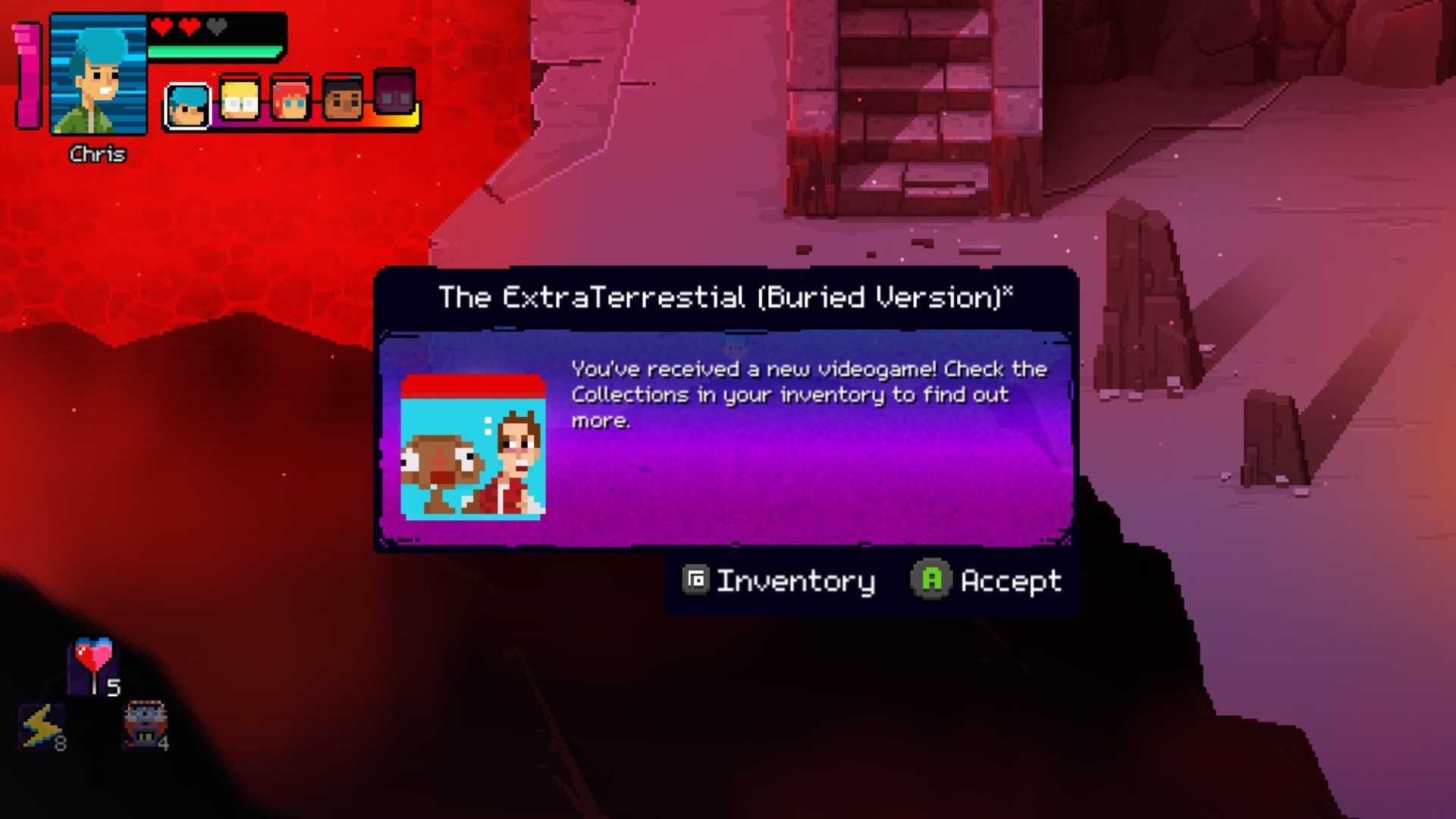The height and width of the screenshot is (819, 1456).
Task: Choose the dark-haired party member portrait
Action: pos(342,98)
